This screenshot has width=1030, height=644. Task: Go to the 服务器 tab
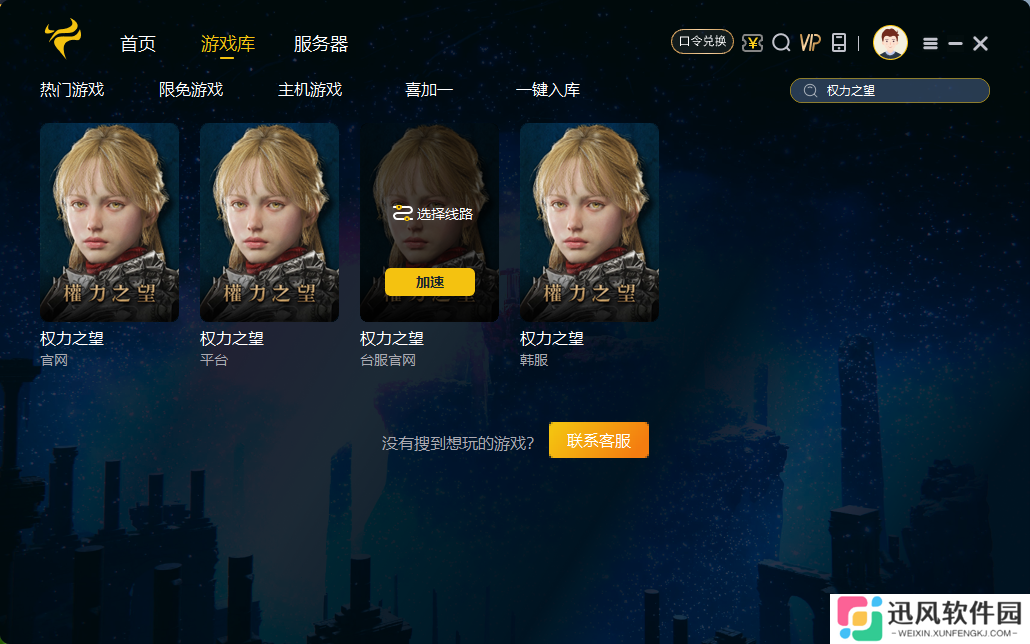point(320,44)
